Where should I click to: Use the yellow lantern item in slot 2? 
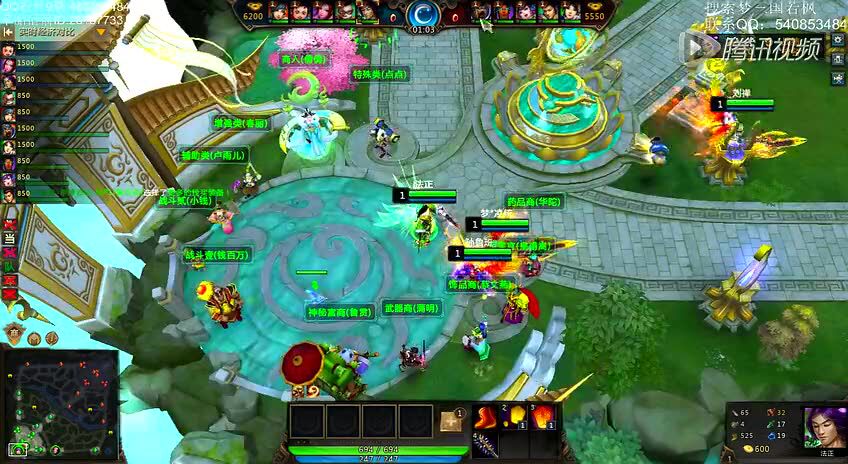pos(516,416)
